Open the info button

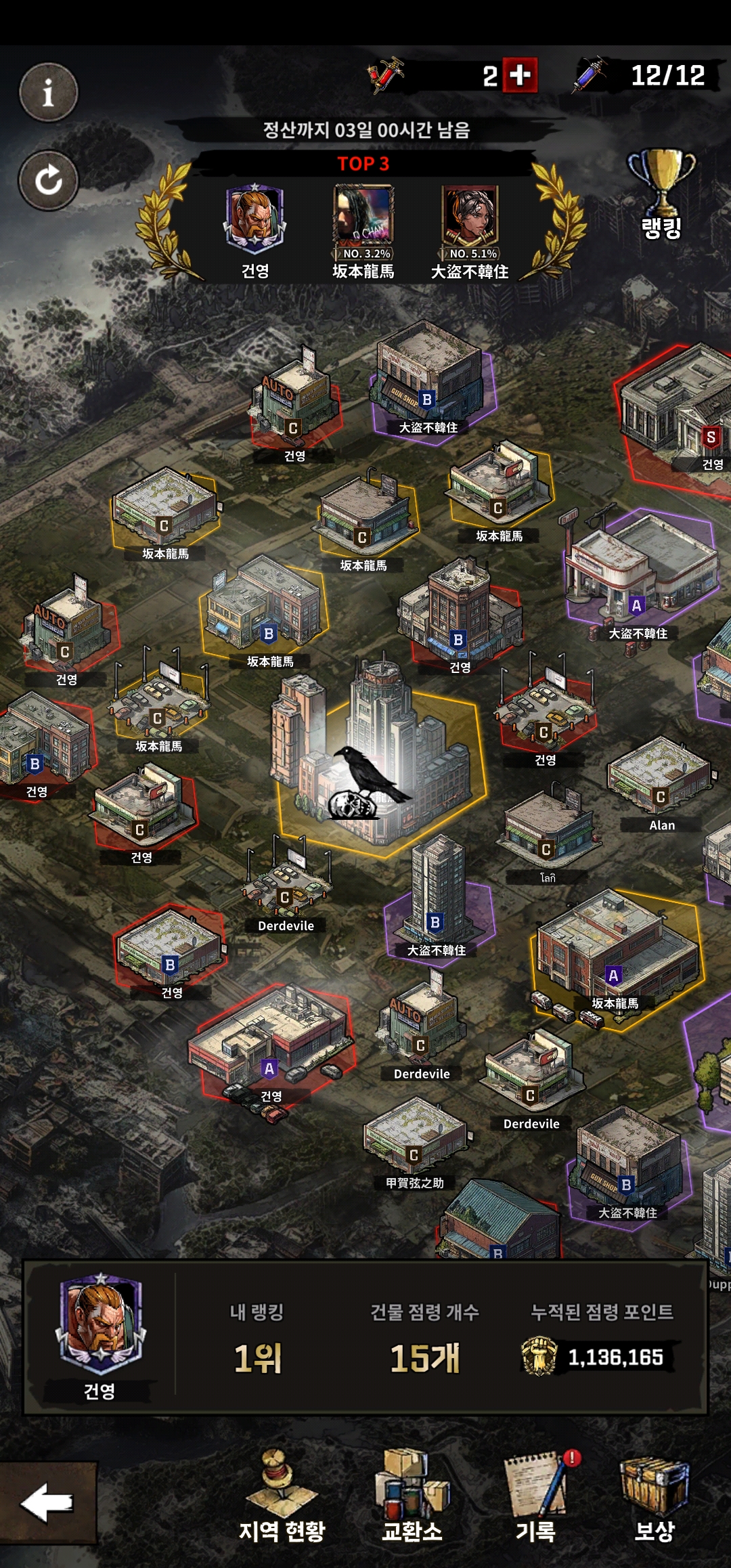coord(48,93)
